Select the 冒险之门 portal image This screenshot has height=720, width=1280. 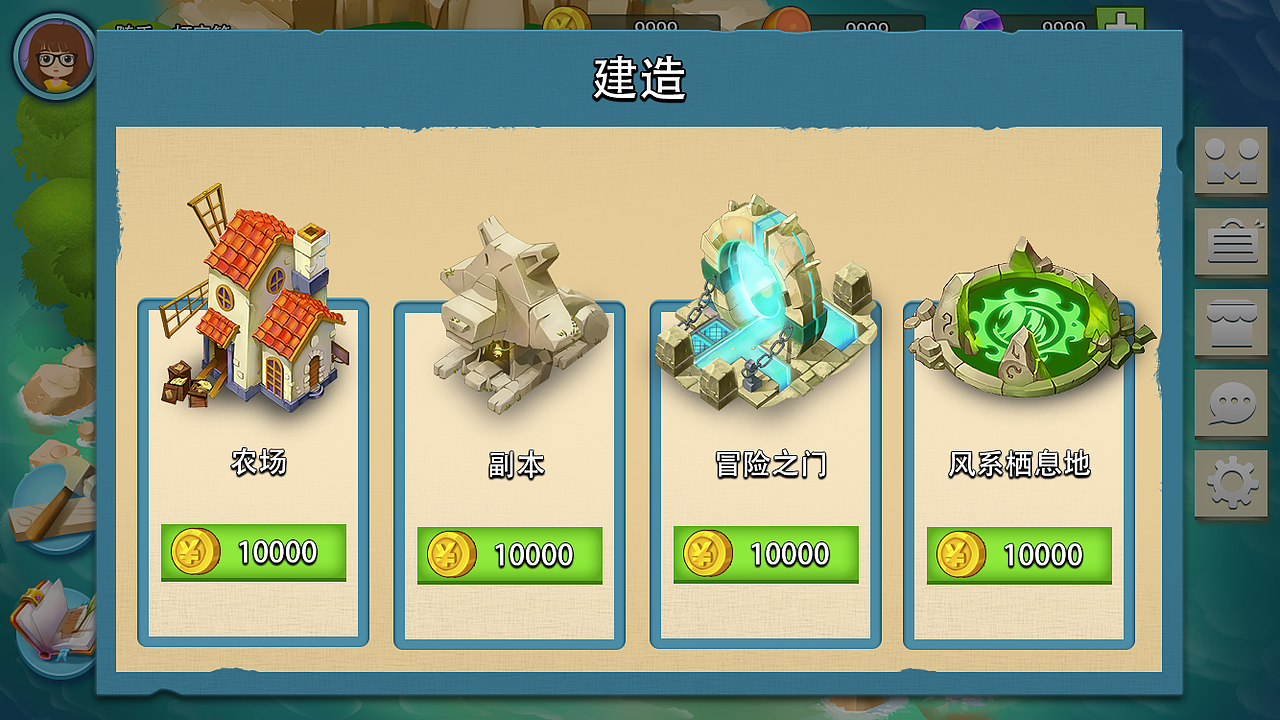(x=765, y=300)
